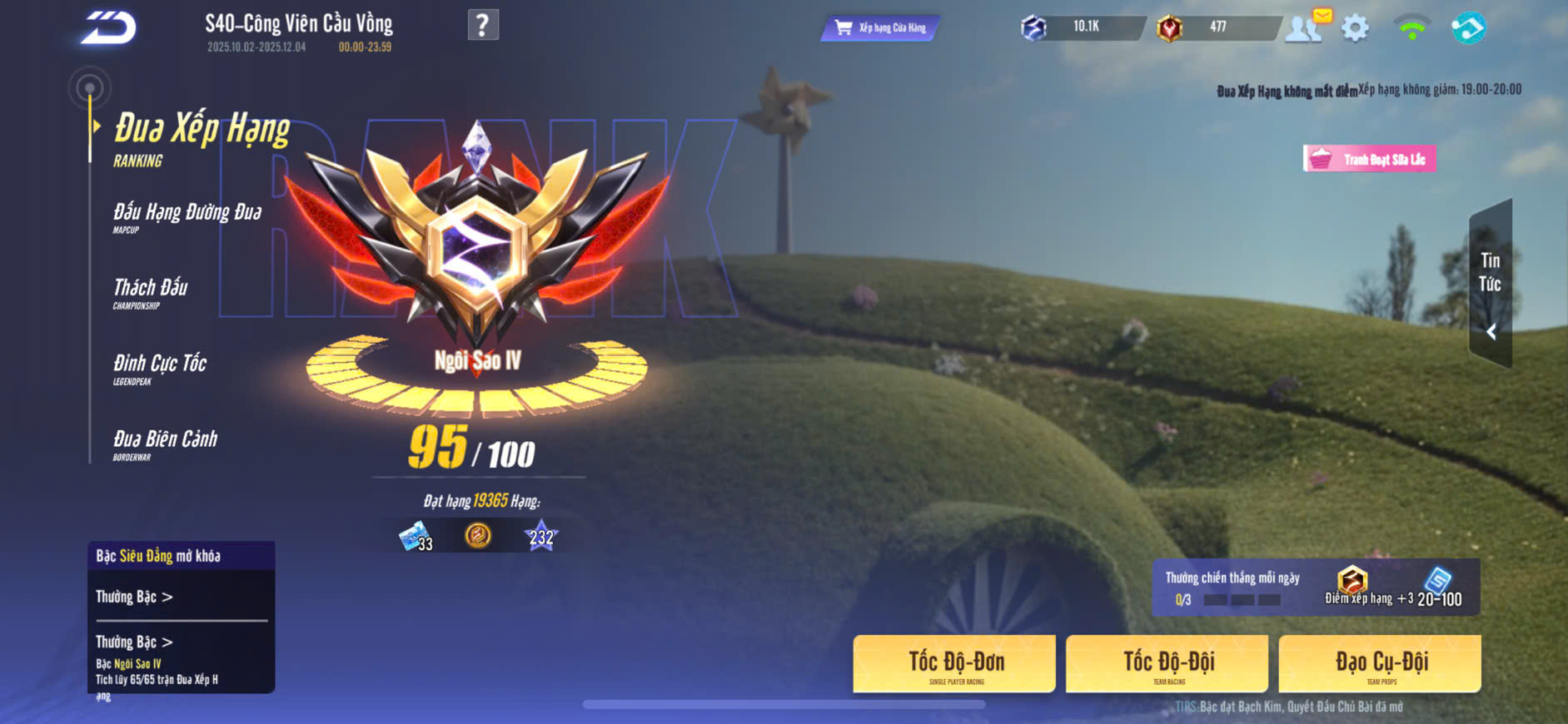The width and height of the screenshot is (1568, 724).
Task: Open the daily win reward panel
Action: 1315,588
